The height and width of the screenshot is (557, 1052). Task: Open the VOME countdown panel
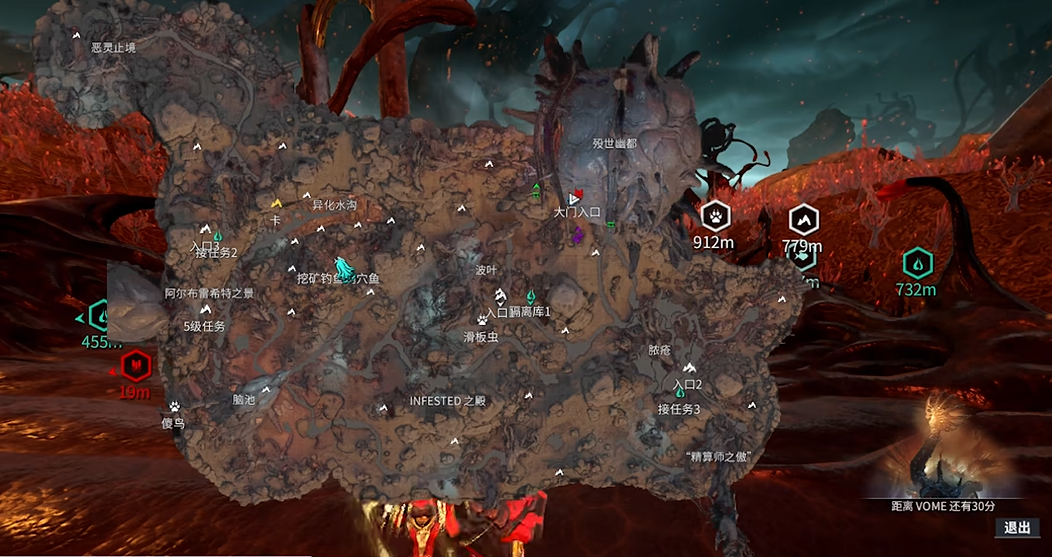pyautogui.click(x=943, y=450)
